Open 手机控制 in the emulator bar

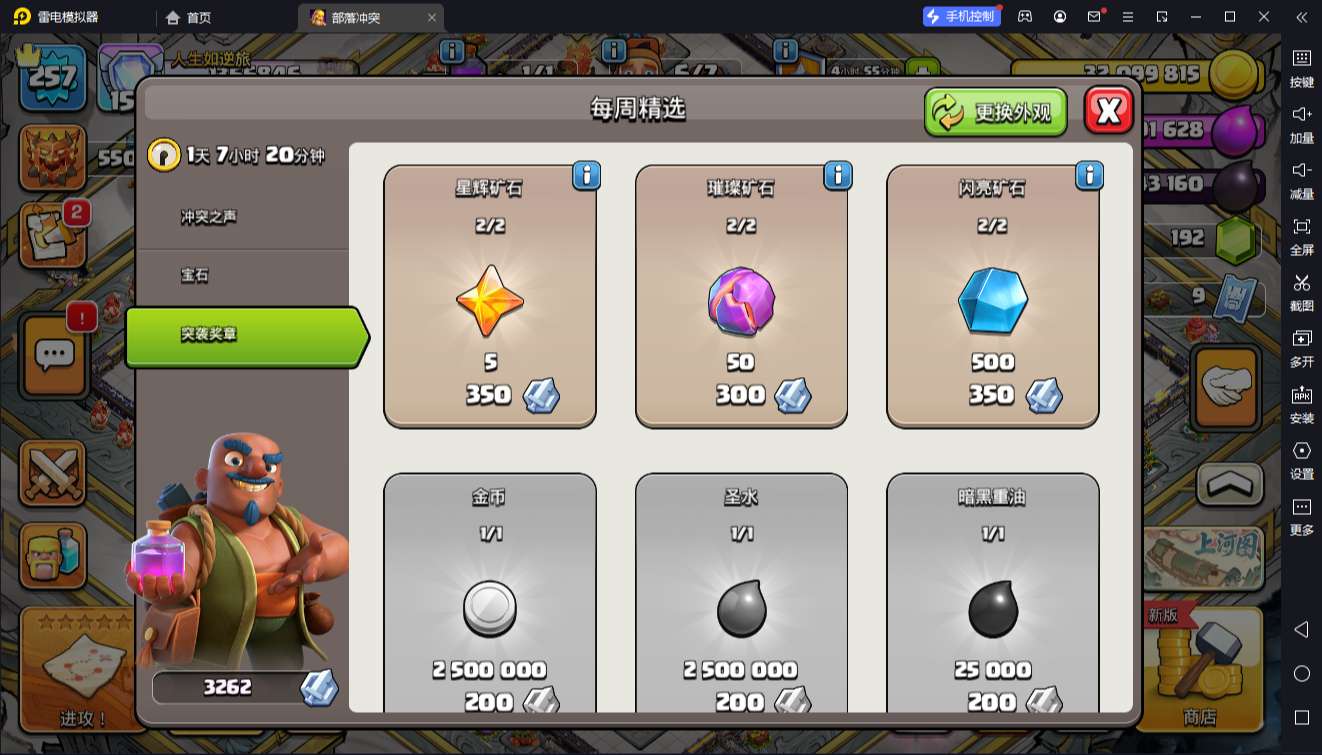click(x=961, y=17)
